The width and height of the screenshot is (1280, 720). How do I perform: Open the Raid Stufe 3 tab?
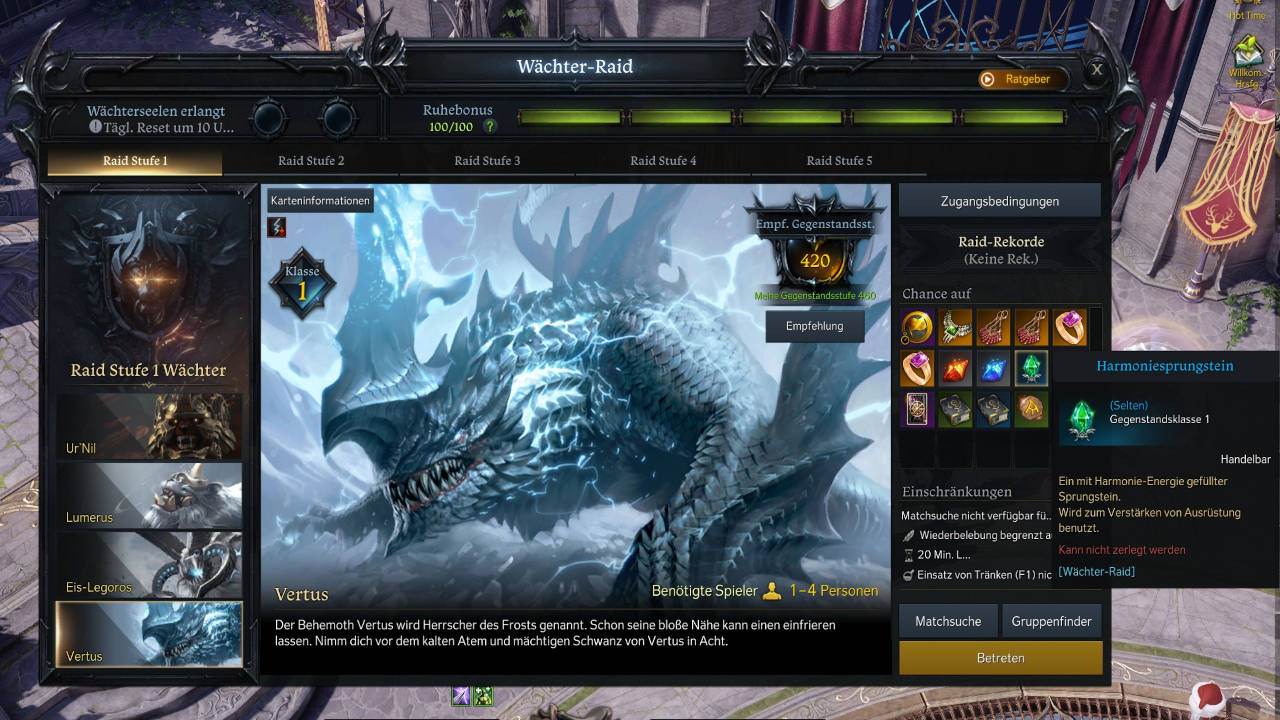487,161
